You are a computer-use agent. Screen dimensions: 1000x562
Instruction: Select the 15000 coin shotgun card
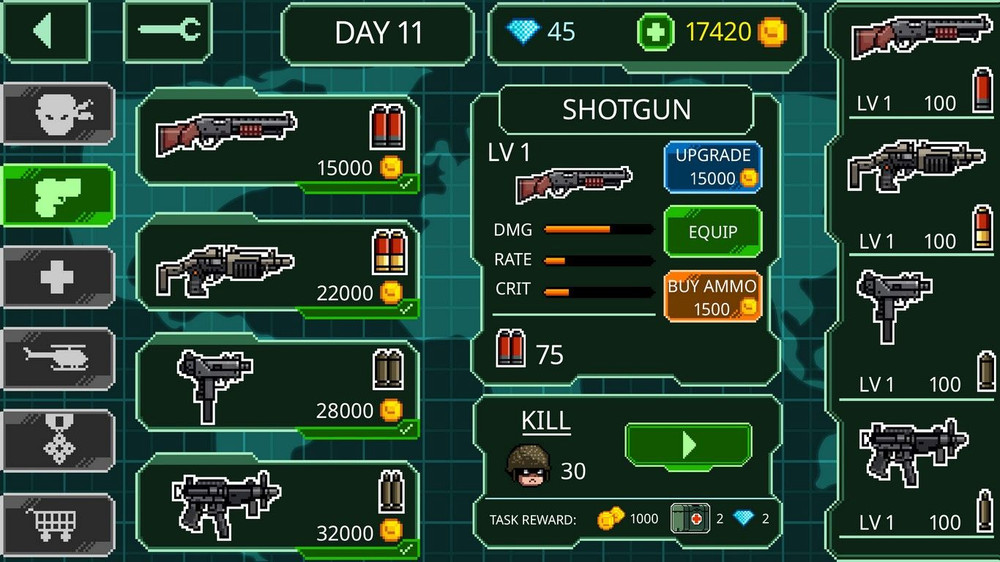pos(278,140)
